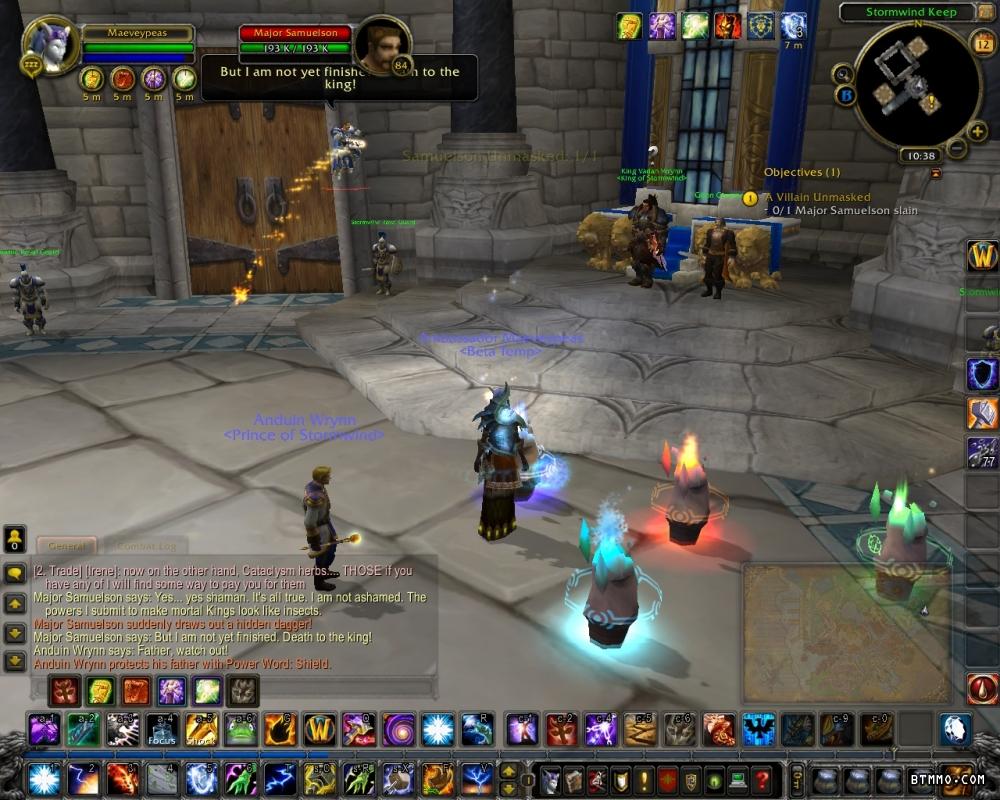Click the circular minimap
Screen dimensions: 1000x800
916,84
